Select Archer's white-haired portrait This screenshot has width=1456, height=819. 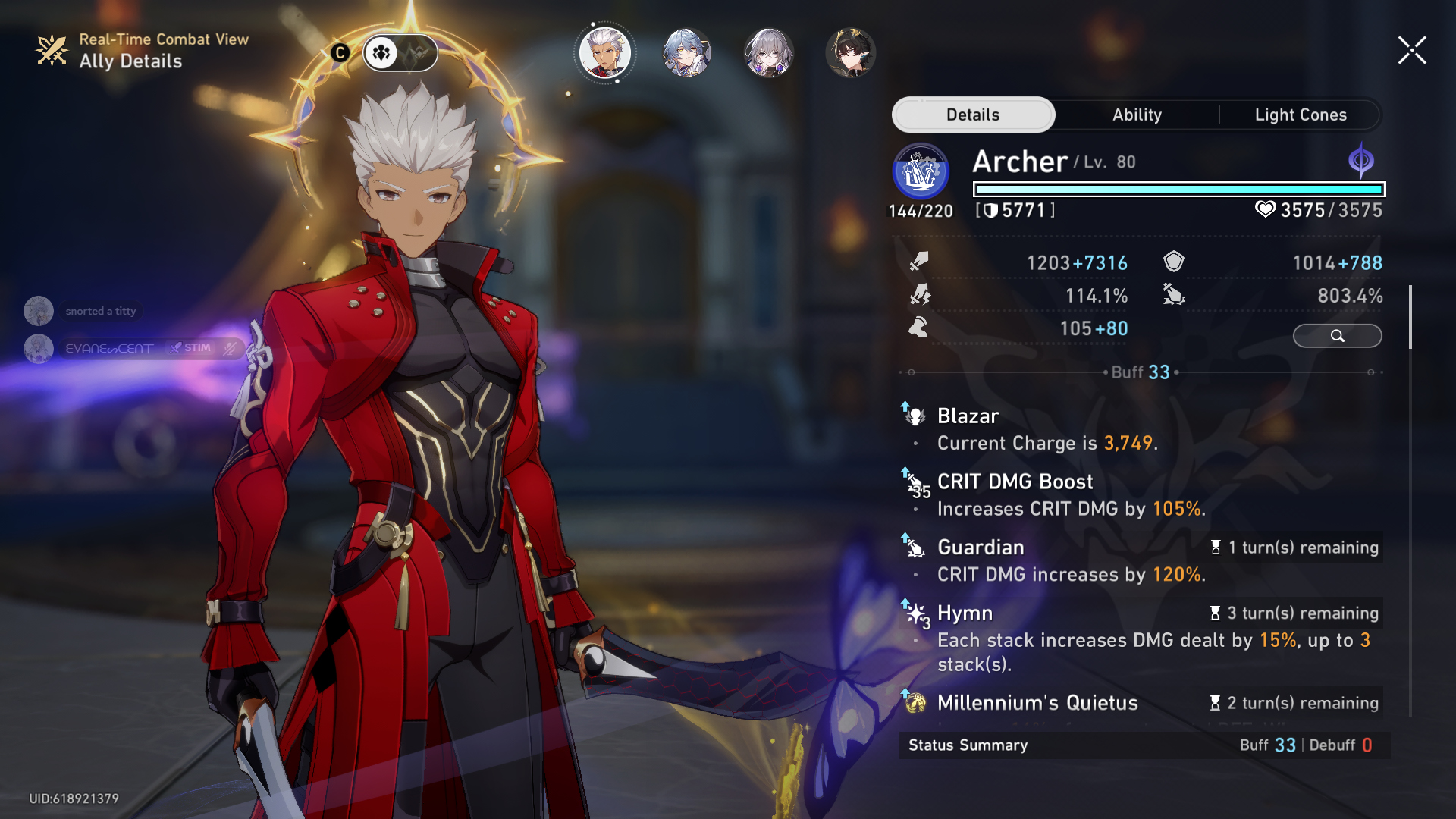click(x=604, y=52)
